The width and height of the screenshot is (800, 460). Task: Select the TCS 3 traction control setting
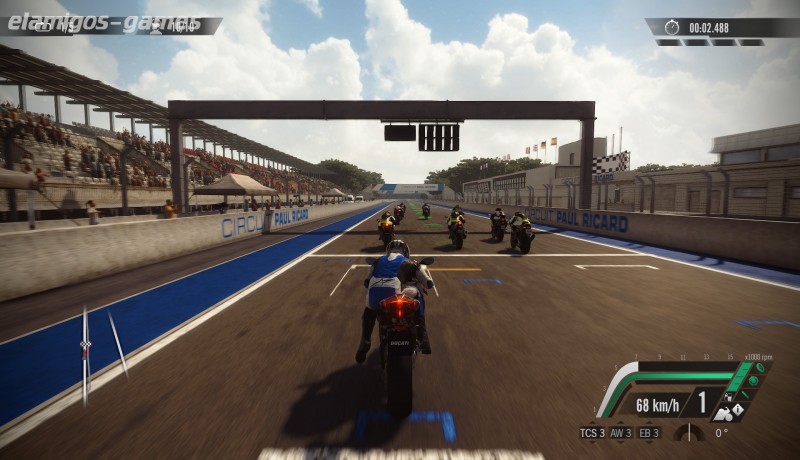(x=592, y=433)
